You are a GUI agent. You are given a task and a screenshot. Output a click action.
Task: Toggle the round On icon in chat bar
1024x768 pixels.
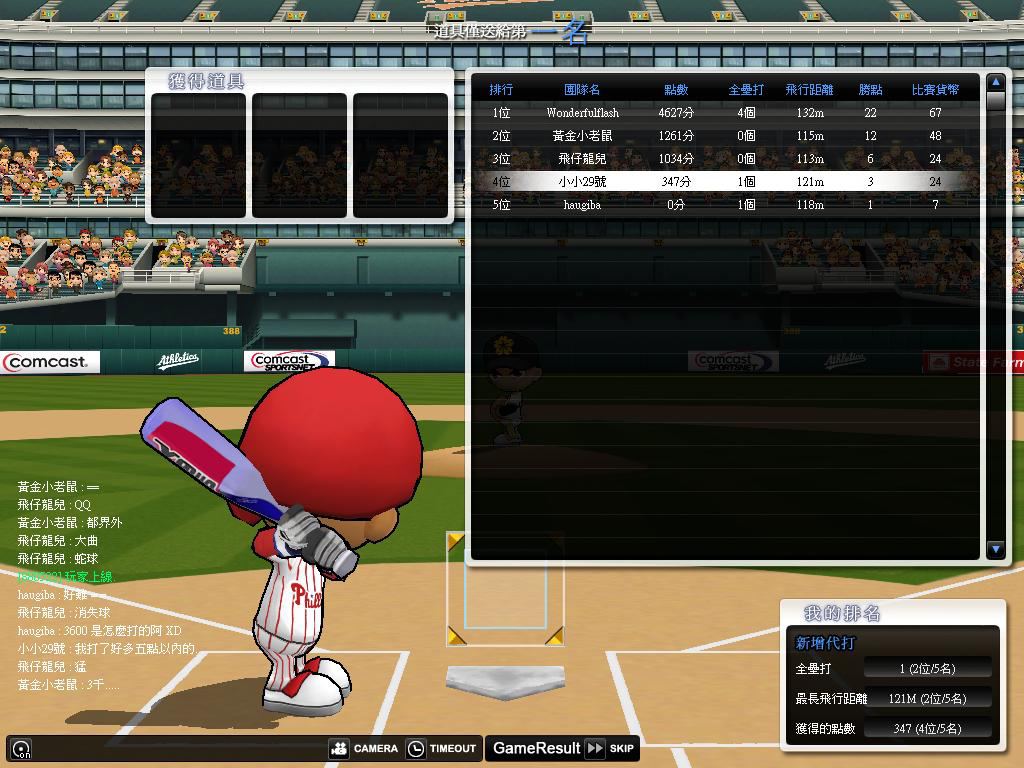[21, 748]
